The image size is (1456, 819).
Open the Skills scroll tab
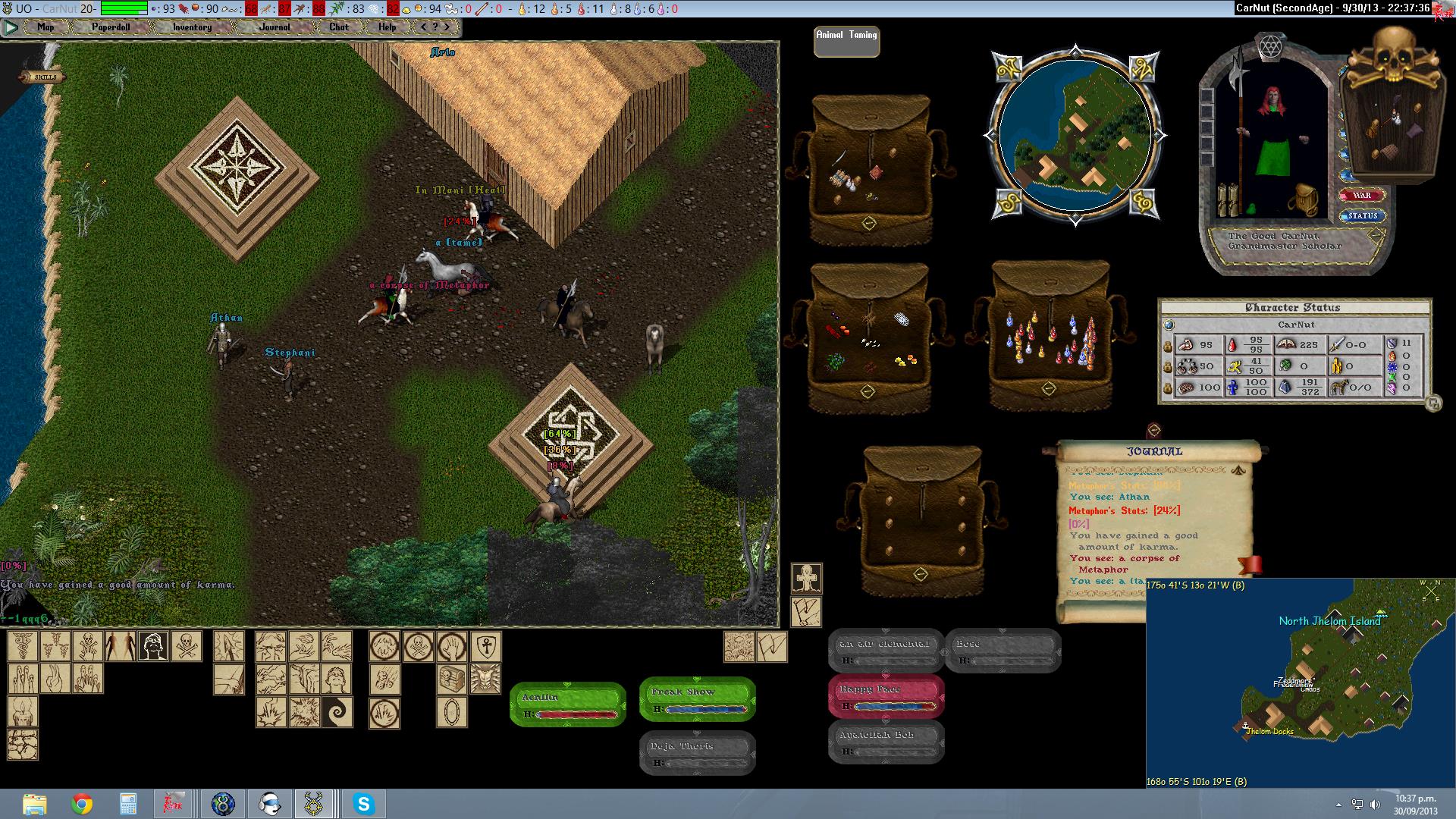tap(43, 77)
